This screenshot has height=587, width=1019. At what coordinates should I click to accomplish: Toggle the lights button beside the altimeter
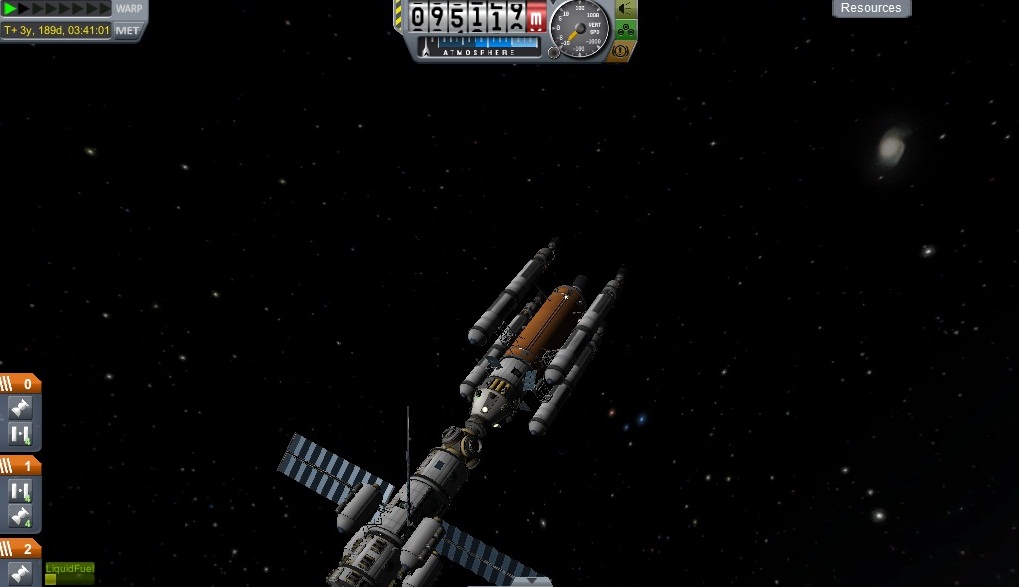click(626, 9)
